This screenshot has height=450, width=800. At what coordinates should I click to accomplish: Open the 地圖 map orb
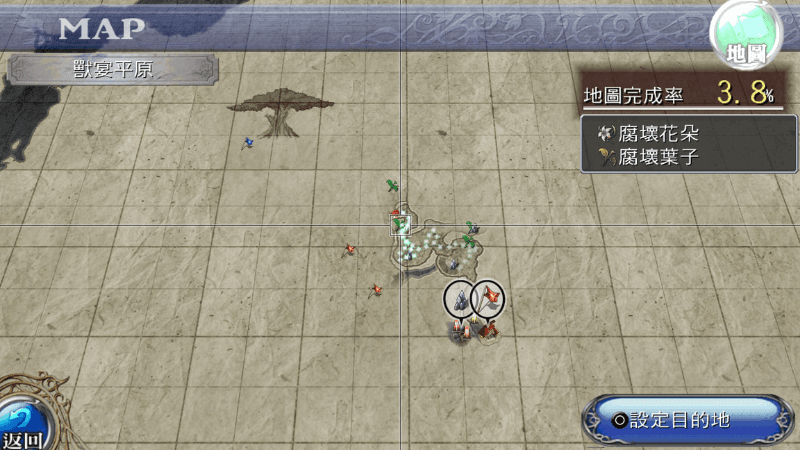tap(748, 36)
